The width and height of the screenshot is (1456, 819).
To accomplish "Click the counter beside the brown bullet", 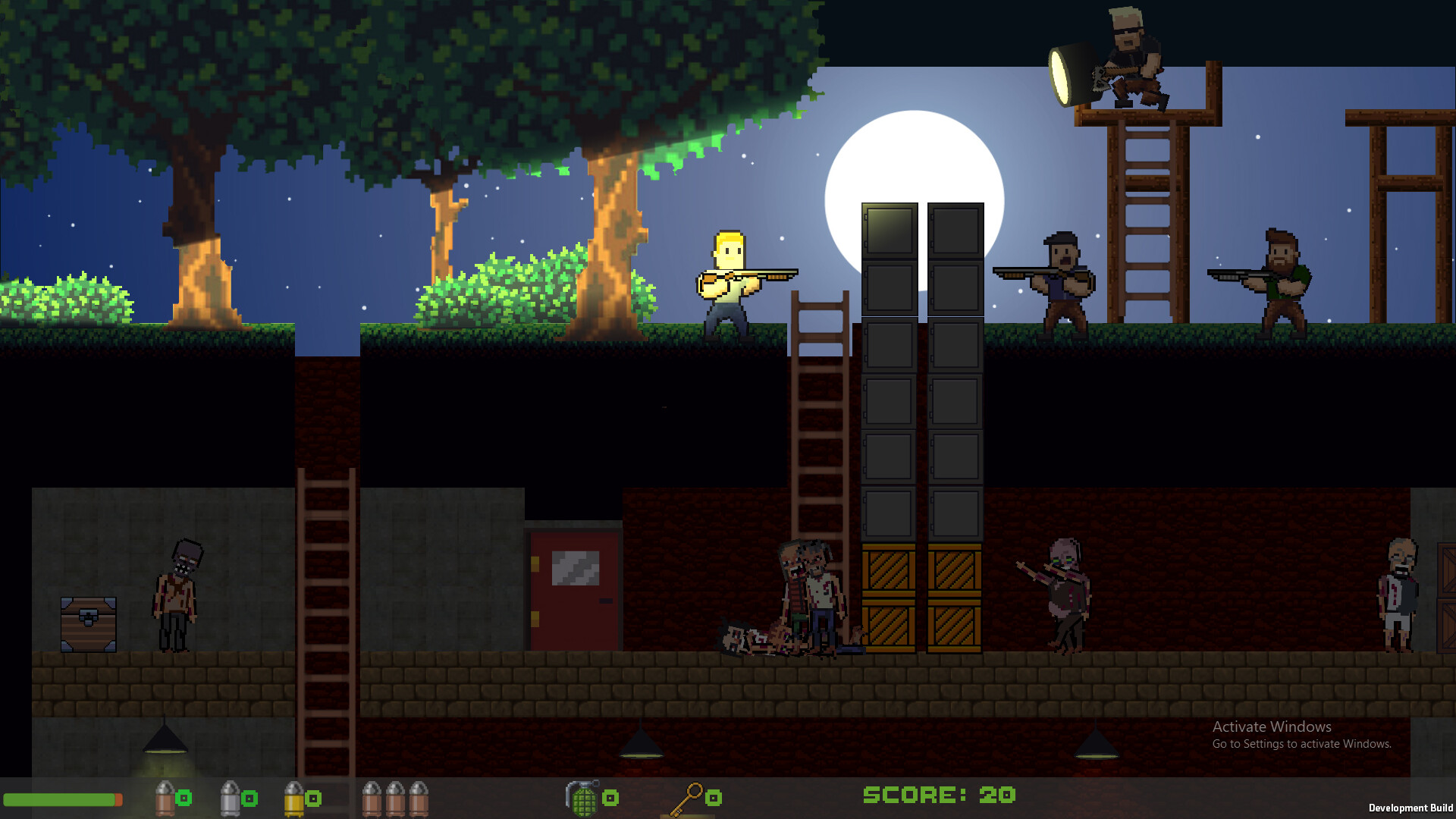I will click(x=182, y=797).
